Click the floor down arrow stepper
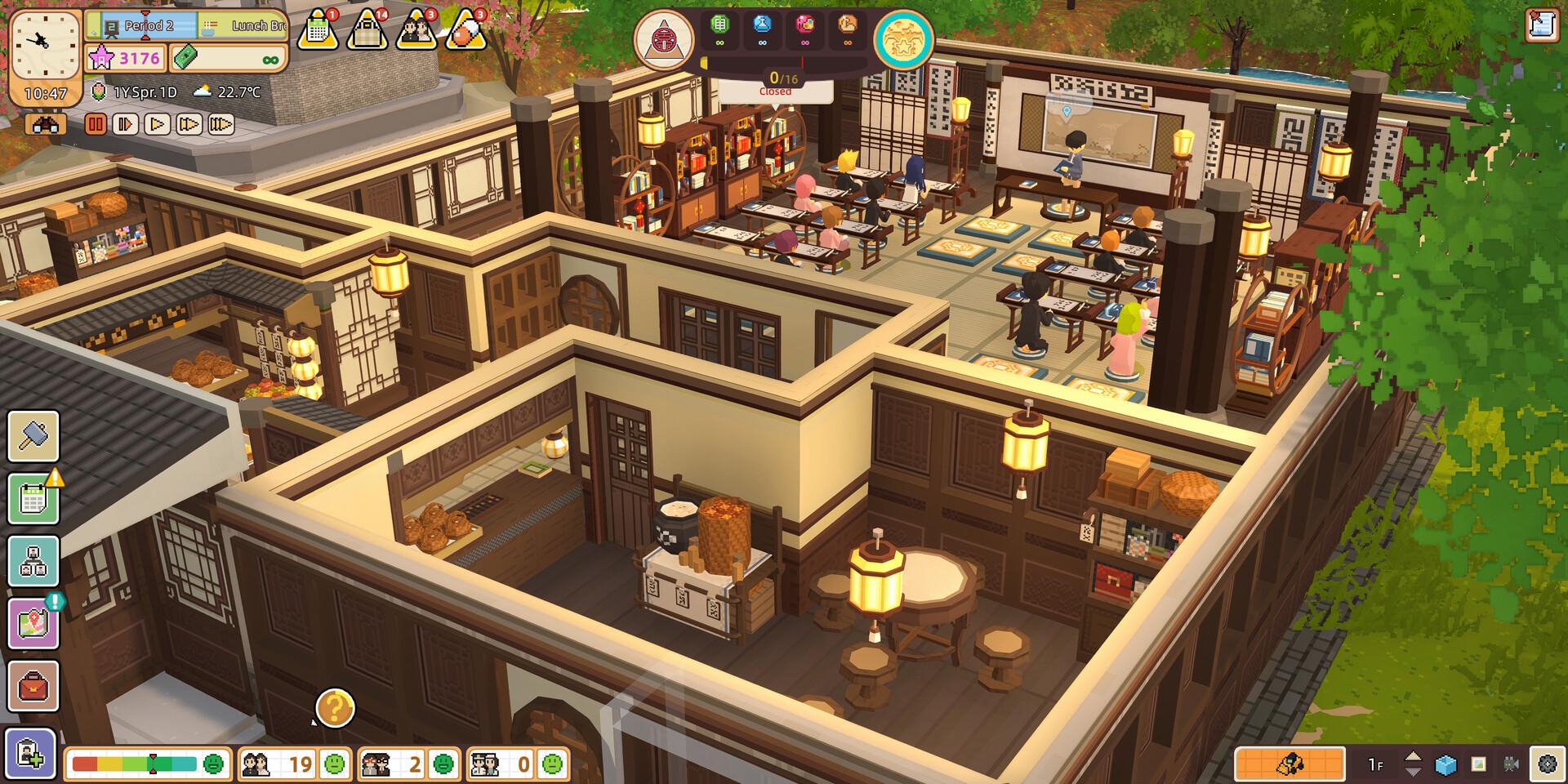Screen dimensions: 1568x784 (x=1414, y=773)
